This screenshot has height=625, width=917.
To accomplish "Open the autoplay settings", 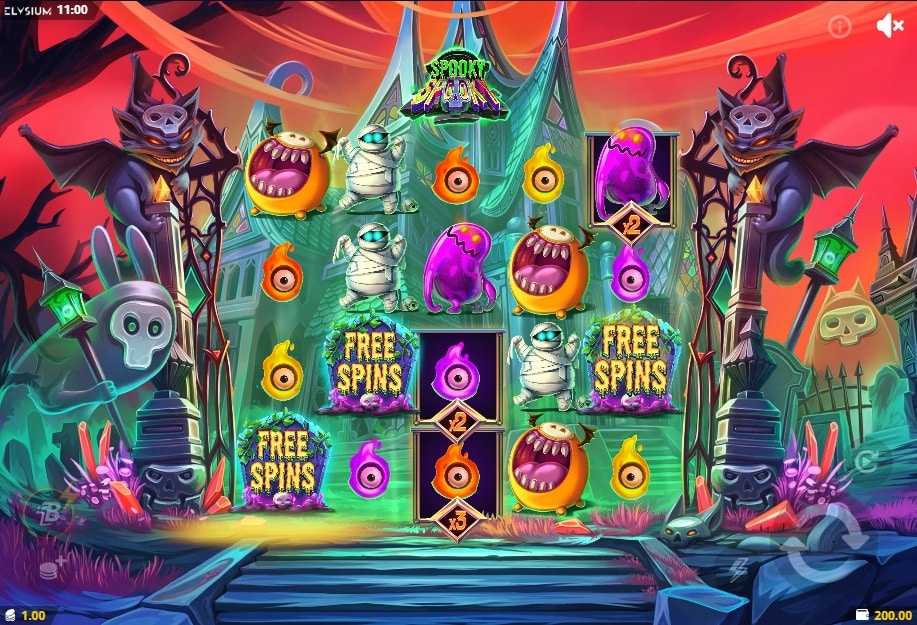I will tap(866, 461).
